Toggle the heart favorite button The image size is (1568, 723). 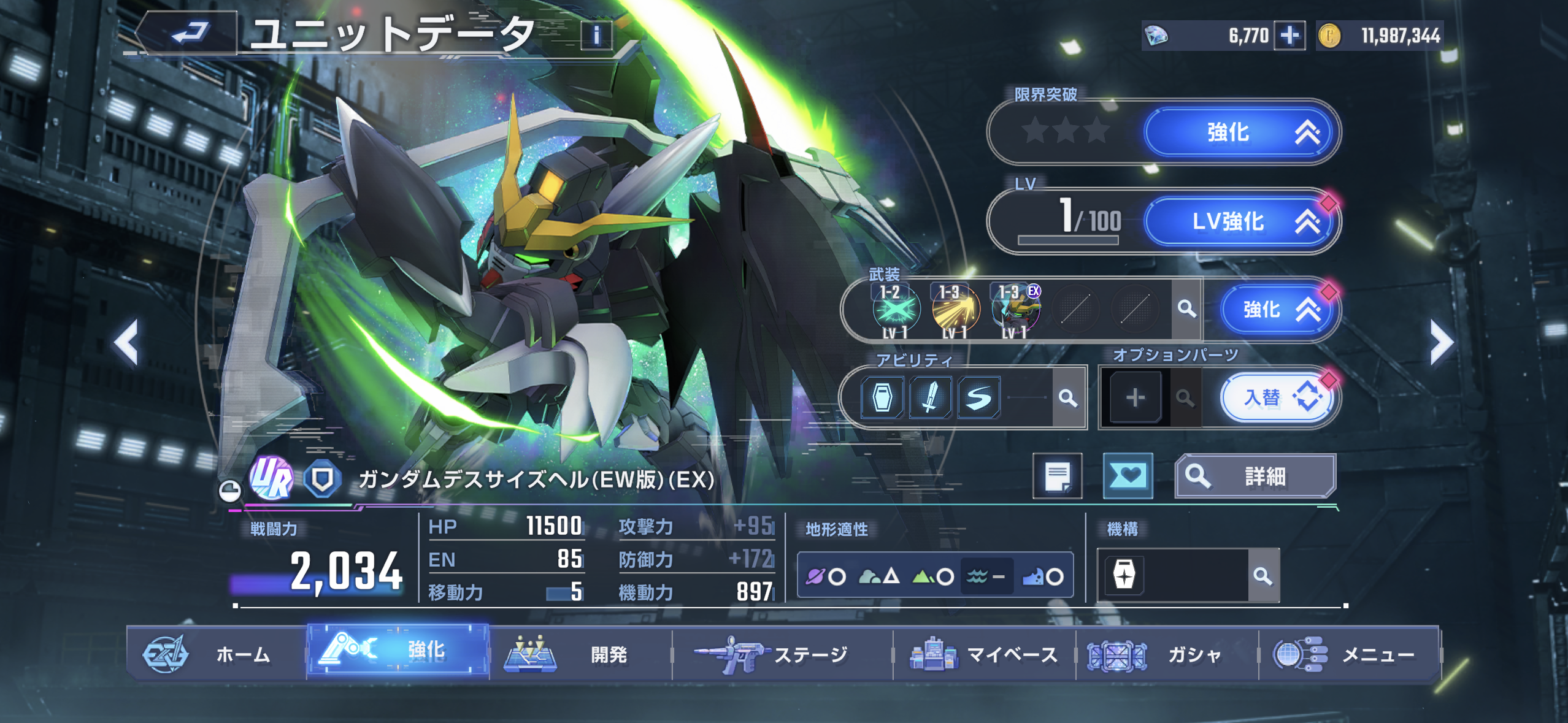pos(1128,476)
